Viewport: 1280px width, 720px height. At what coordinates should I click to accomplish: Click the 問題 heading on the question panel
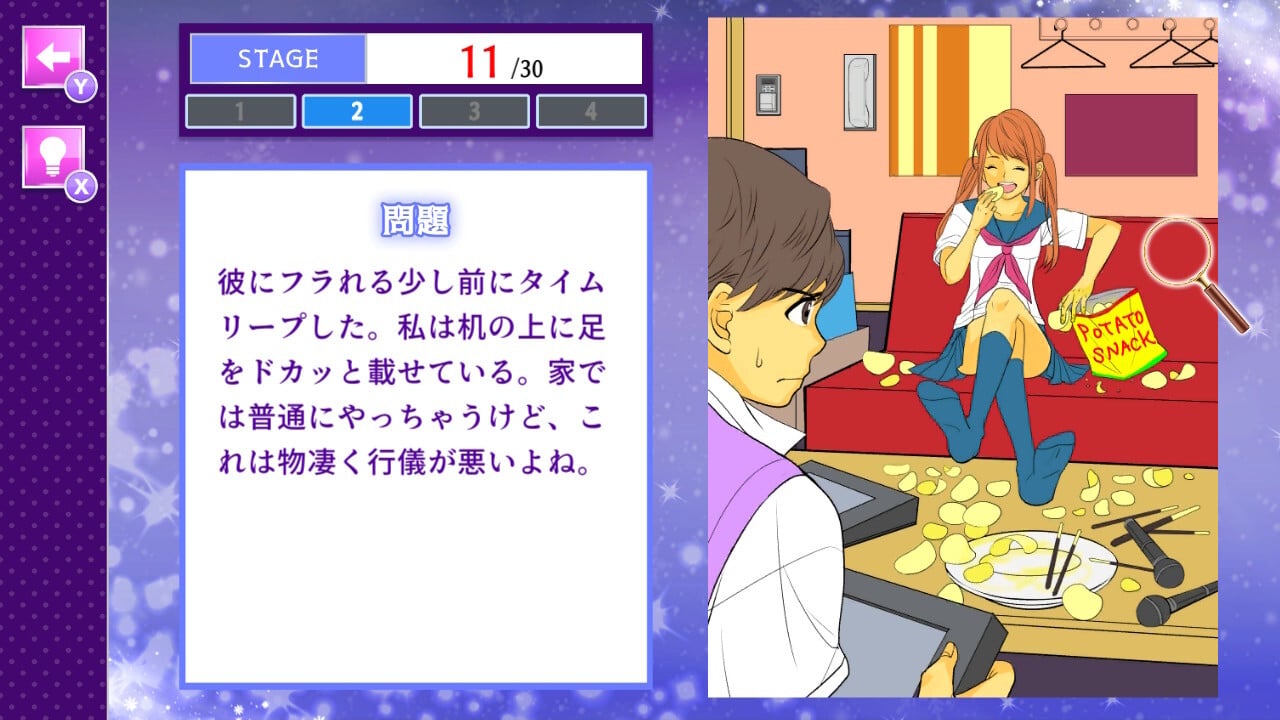[x=419, y=220]
